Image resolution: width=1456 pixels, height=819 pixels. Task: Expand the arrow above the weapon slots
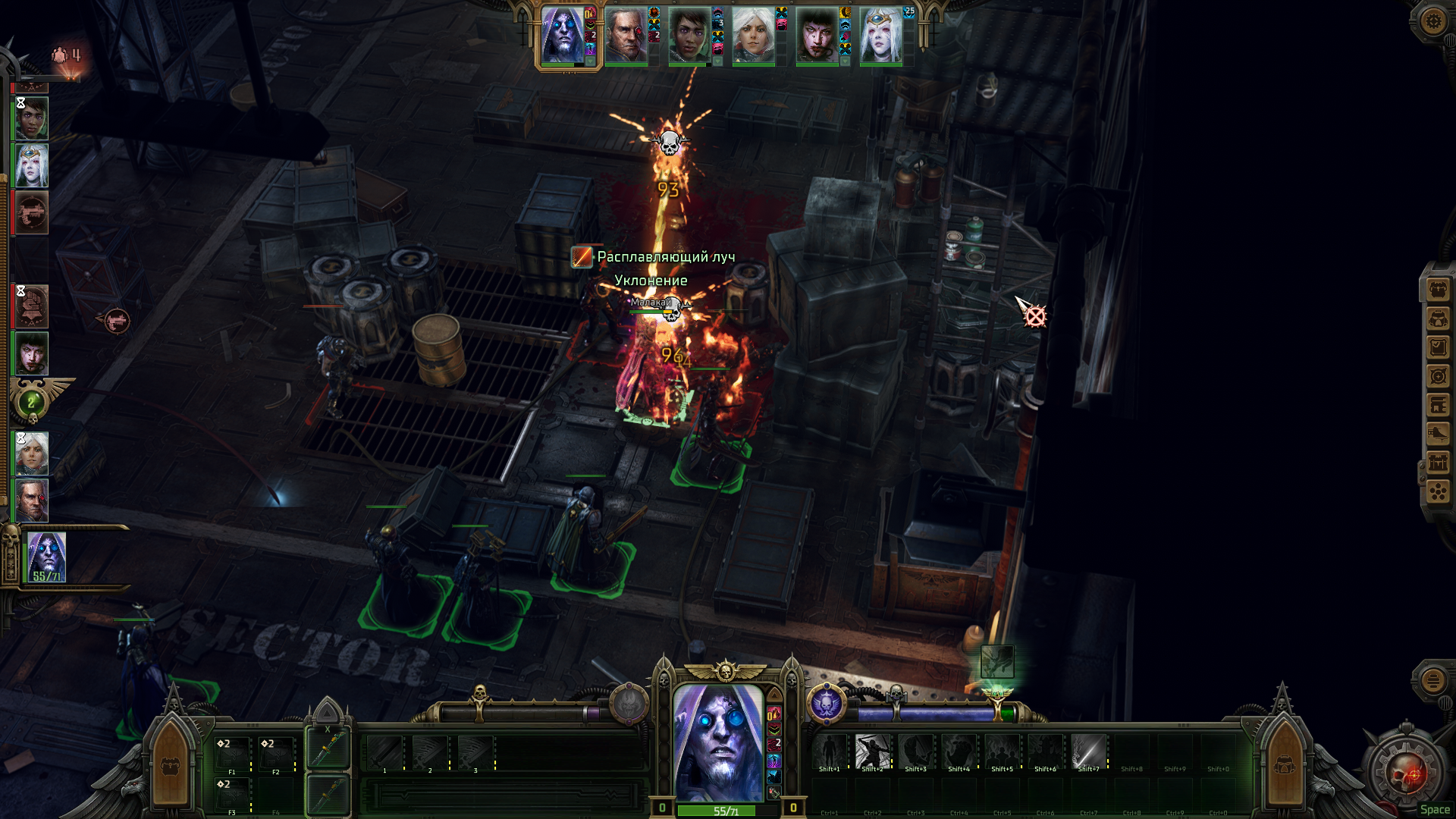click(x=328, y=713)
